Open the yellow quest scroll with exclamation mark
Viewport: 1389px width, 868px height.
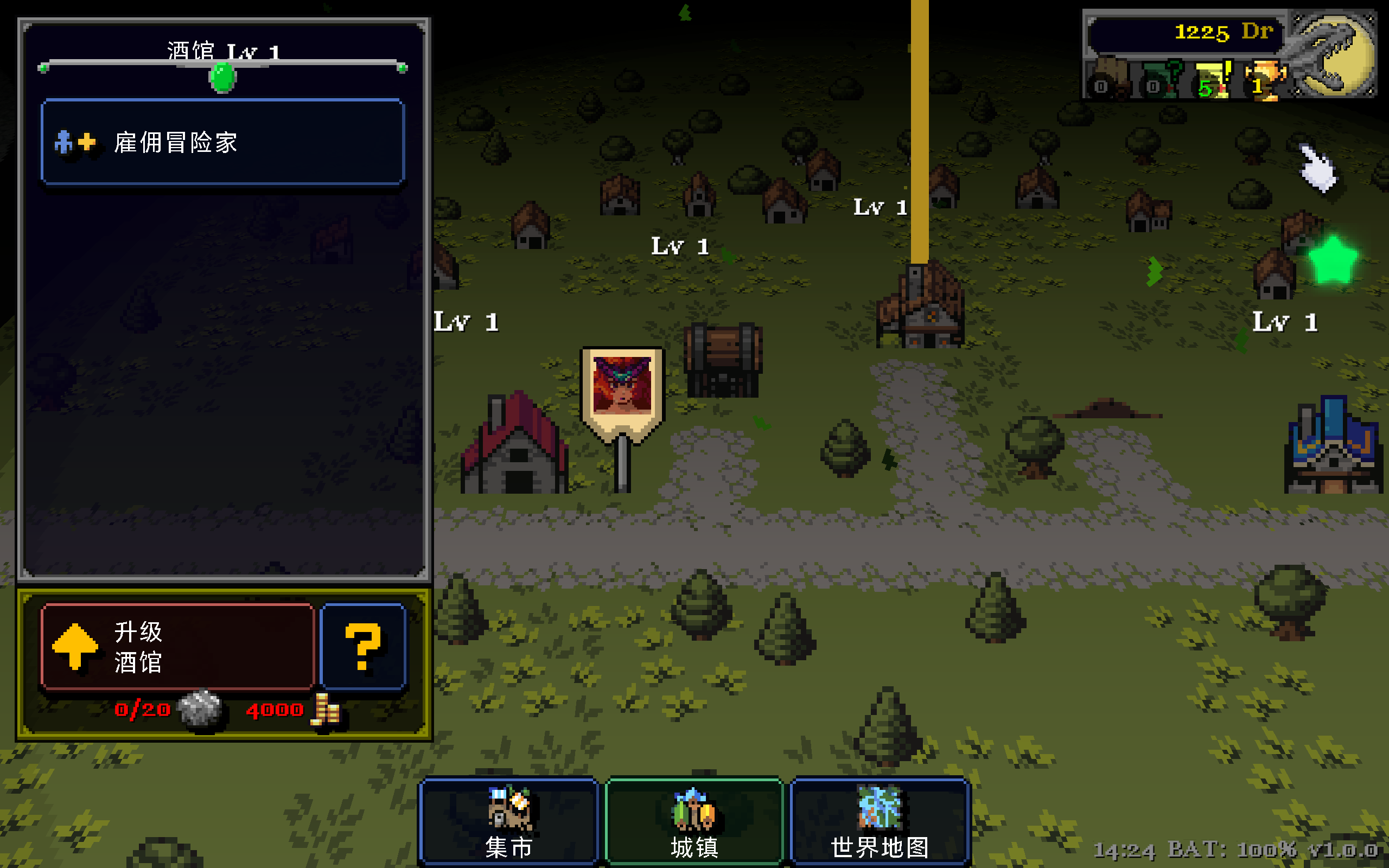[x=1212, y=81]
